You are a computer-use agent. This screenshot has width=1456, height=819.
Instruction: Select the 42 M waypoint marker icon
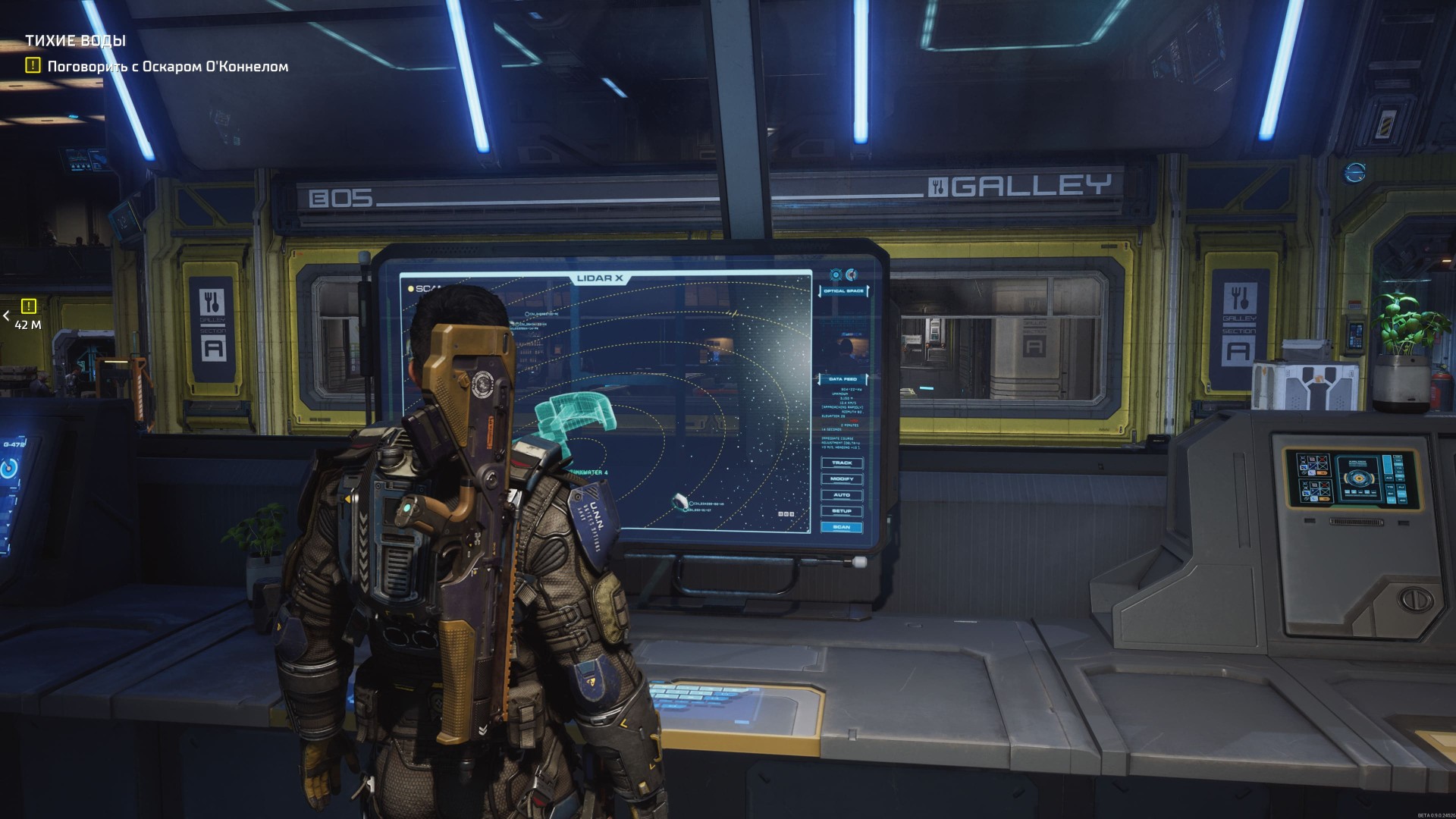tap(28, 306)
